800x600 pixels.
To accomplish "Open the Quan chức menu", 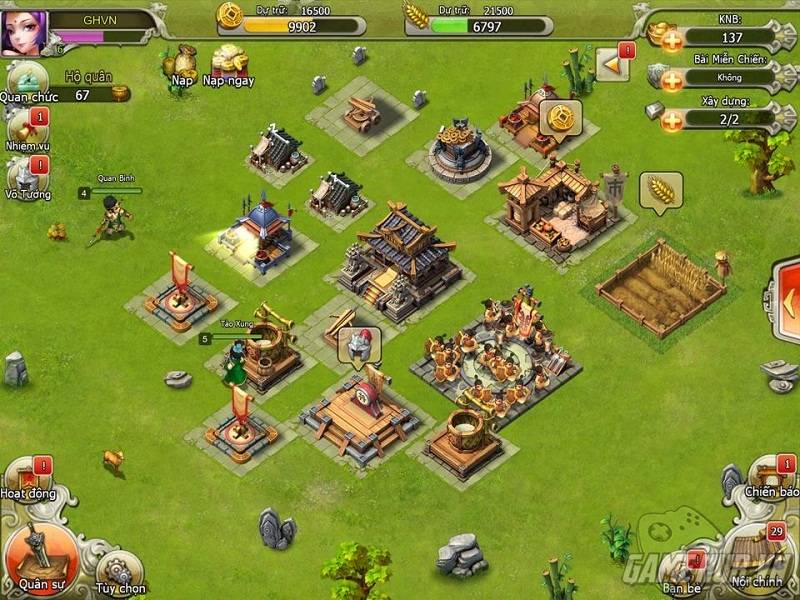I will point(26,82).
